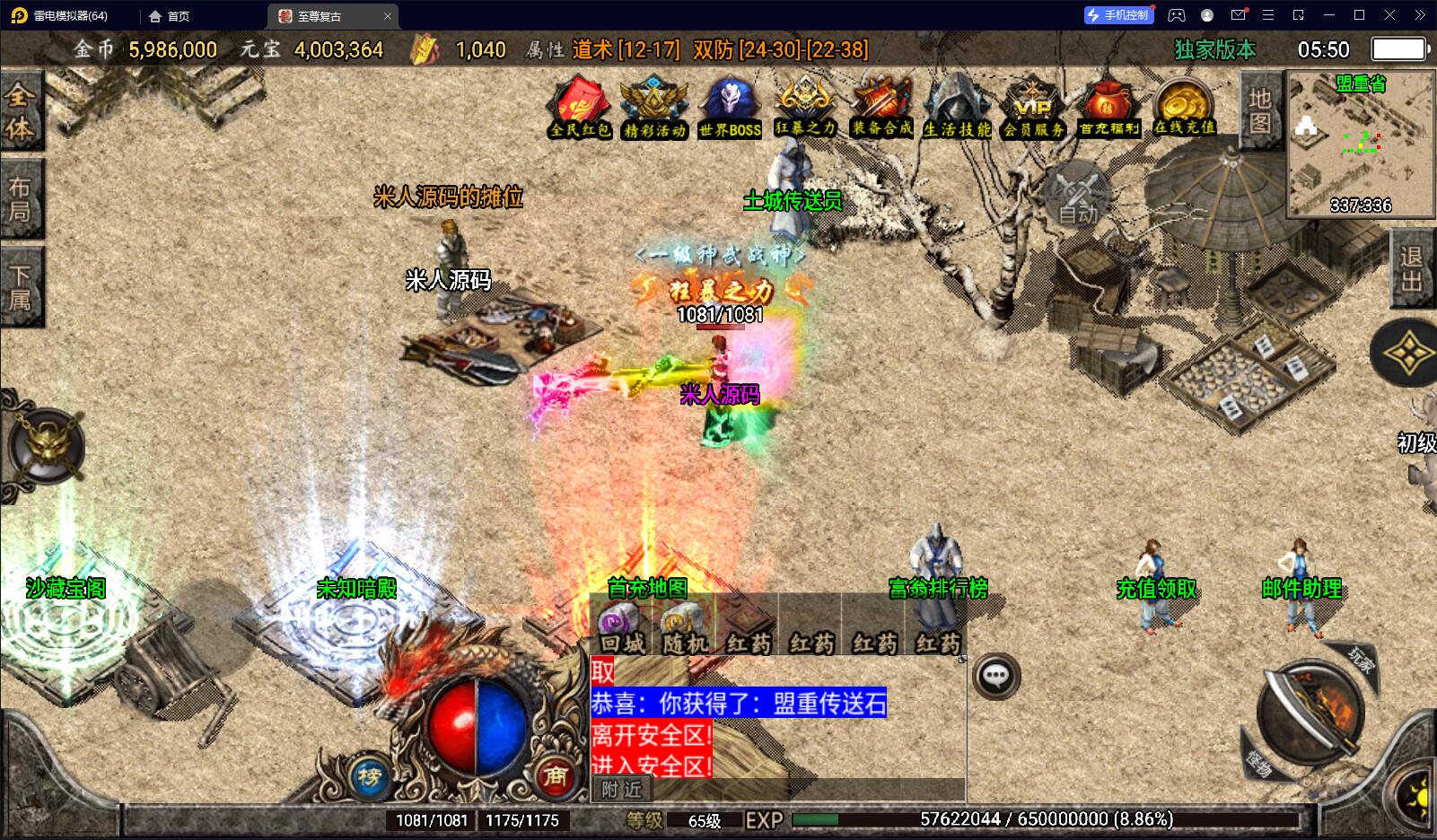Open the 生活技能 life skills menu
This screenshot has height=840, width=1437.
pos(957,108)
